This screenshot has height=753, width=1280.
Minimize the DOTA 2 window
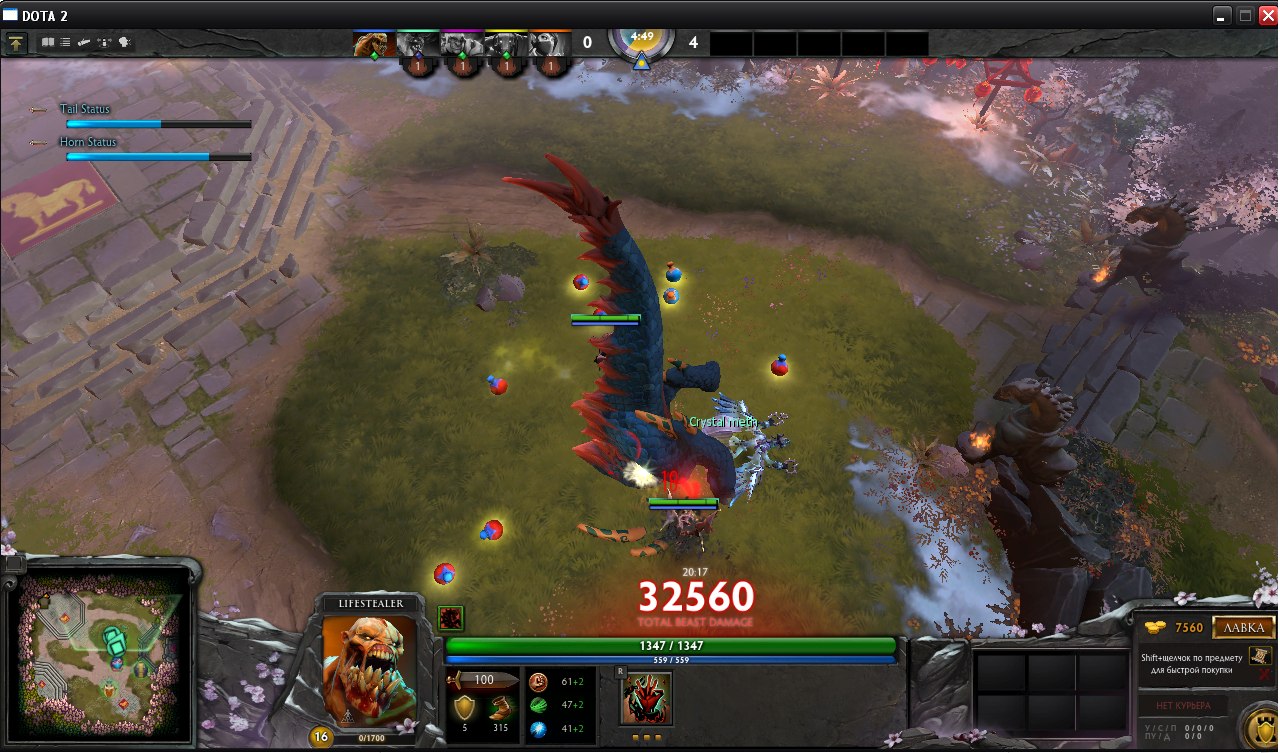(x=1222, y=15)
